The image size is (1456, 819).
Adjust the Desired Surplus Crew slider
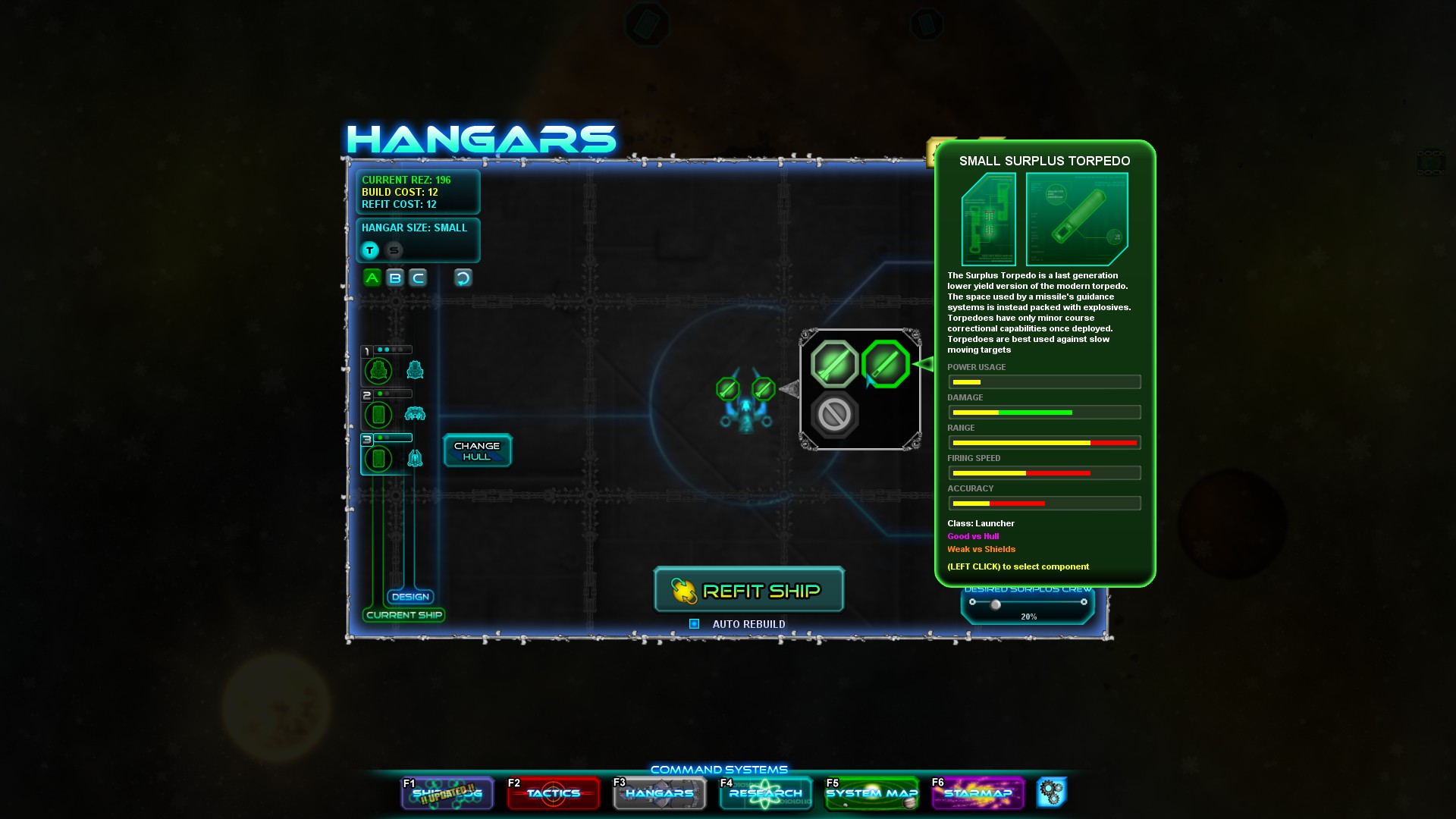click(x=995, y=604)
